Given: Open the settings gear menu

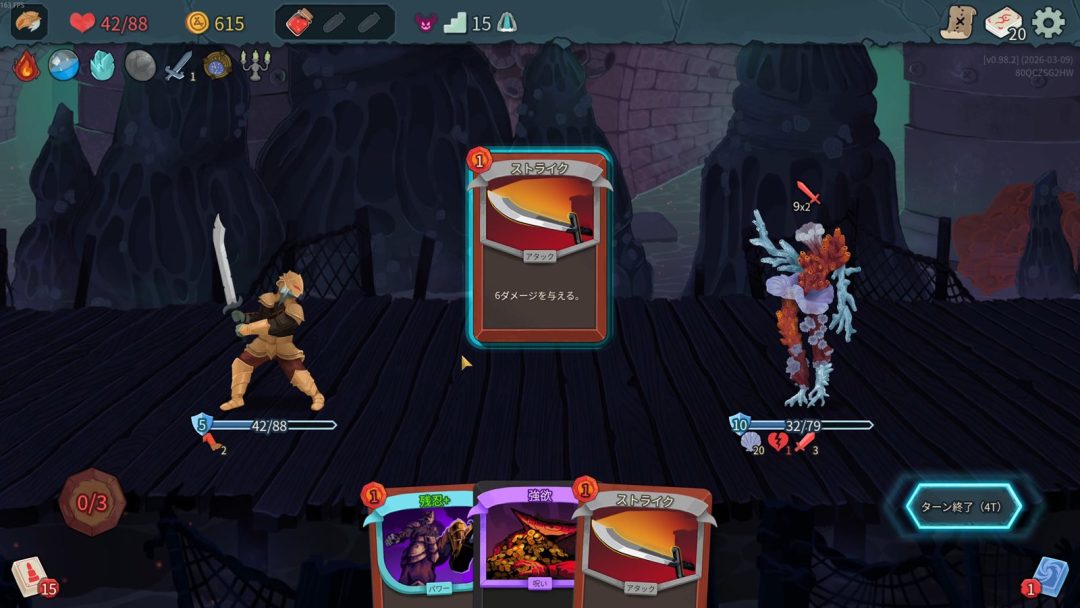Looking at the screenshot, I should [1048, 22].
